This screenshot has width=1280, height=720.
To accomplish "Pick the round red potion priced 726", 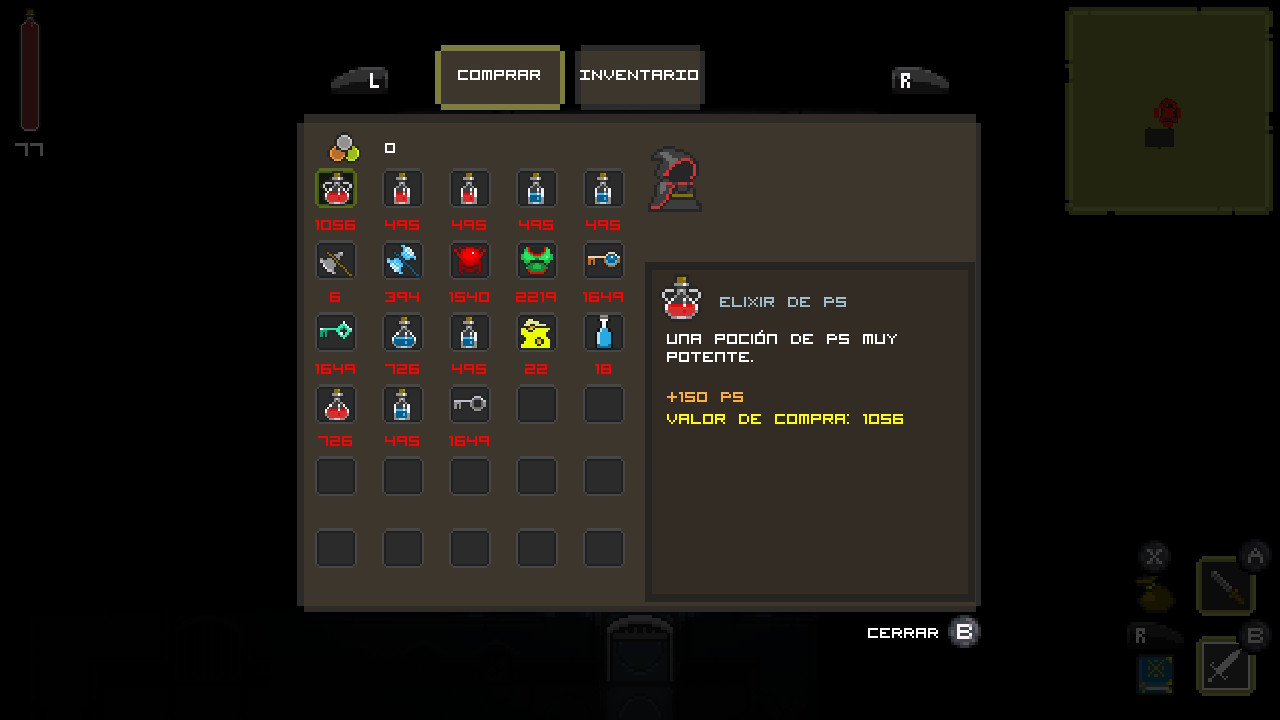I will 336,405.
